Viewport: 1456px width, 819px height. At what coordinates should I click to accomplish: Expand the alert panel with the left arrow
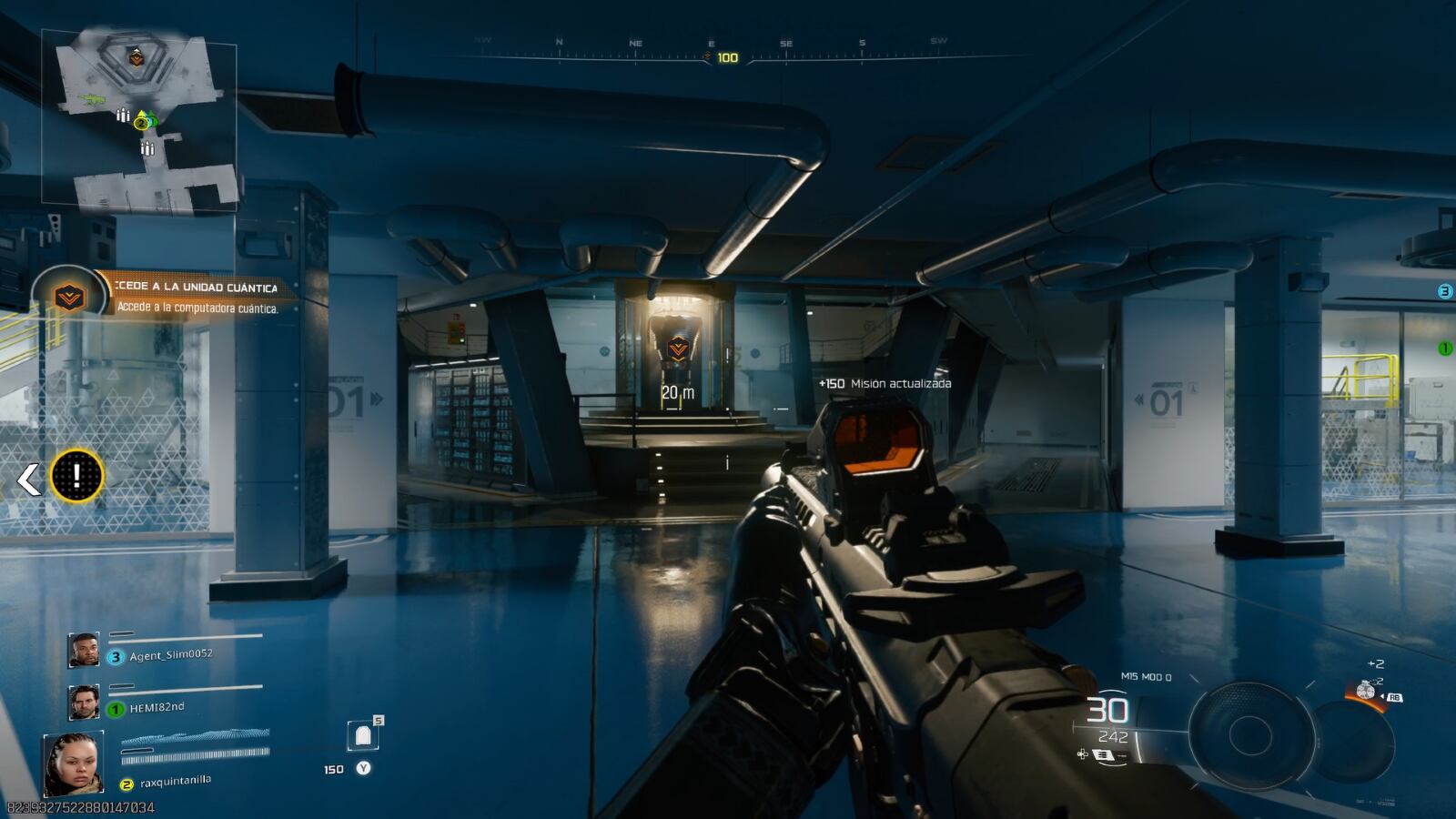click(29, 479)
